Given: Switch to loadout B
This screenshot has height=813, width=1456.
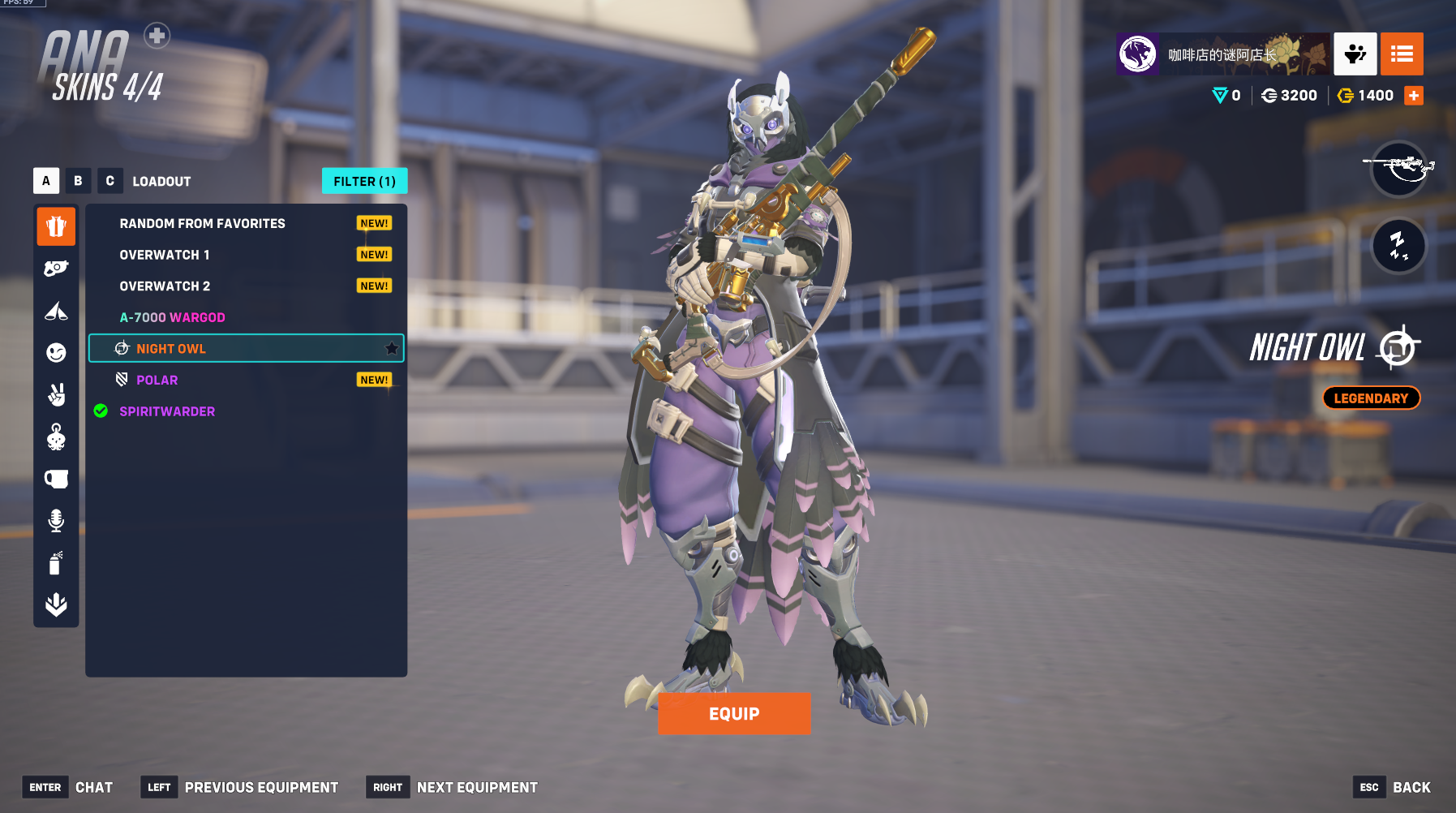Looking at the screenshot, I should pos(78,181).
